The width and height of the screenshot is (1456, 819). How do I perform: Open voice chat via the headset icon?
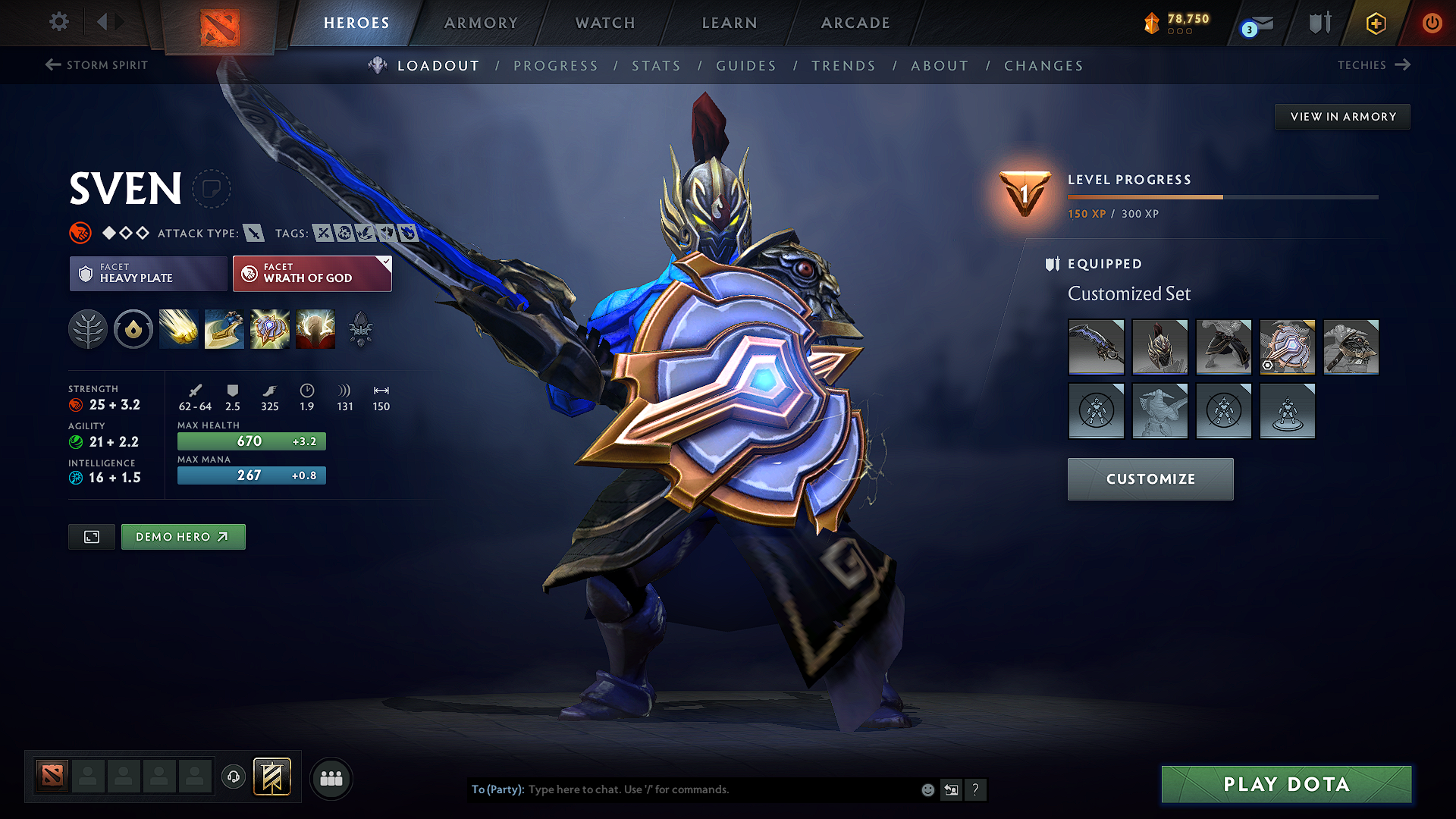click(233, 778)
